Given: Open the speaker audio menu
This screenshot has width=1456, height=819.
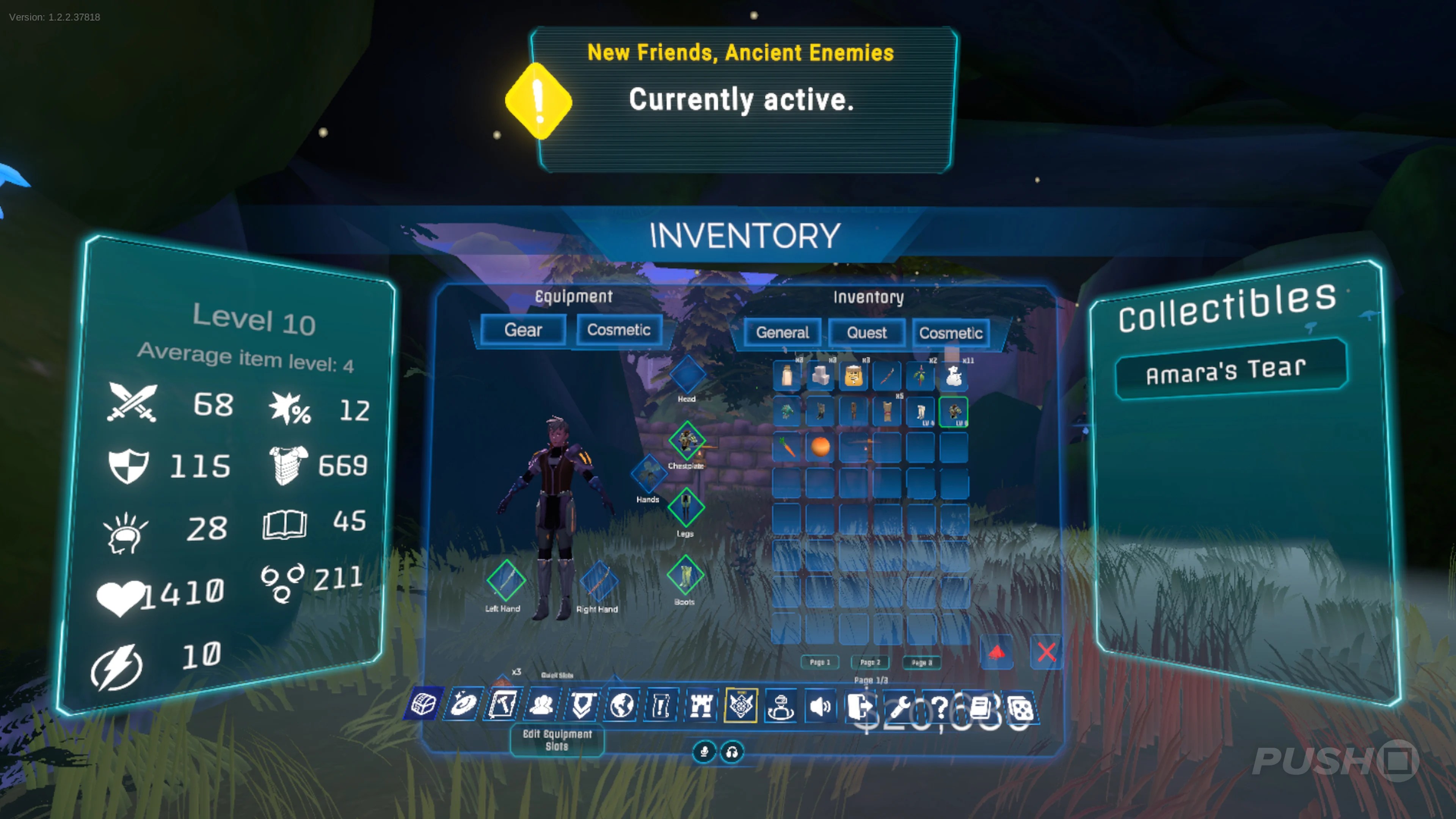Looking at the screenshot, I should click(820, 706).
